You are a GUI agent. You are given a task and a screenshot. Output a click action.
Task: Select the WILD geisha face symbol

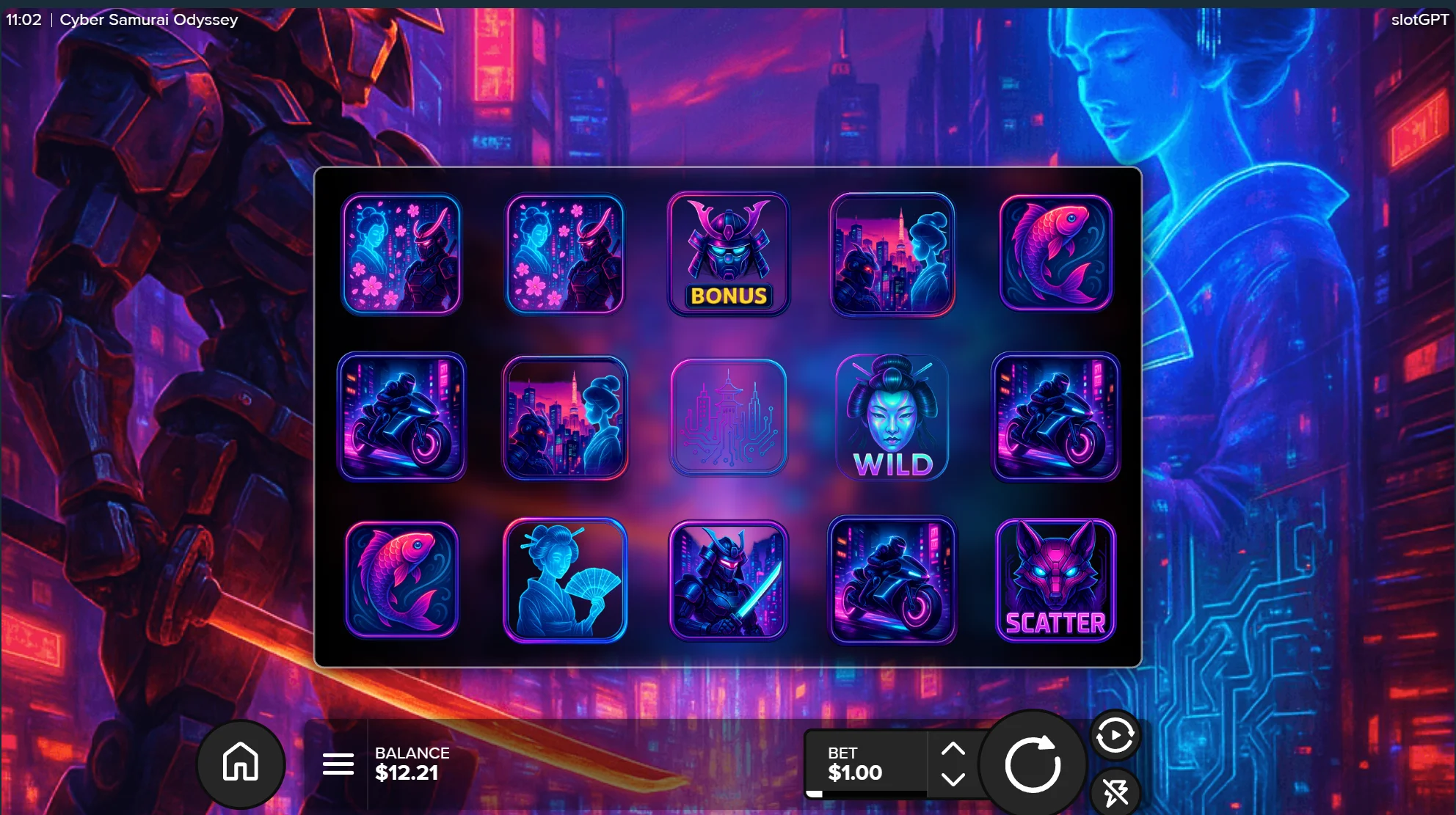click(x=892, y=418)
